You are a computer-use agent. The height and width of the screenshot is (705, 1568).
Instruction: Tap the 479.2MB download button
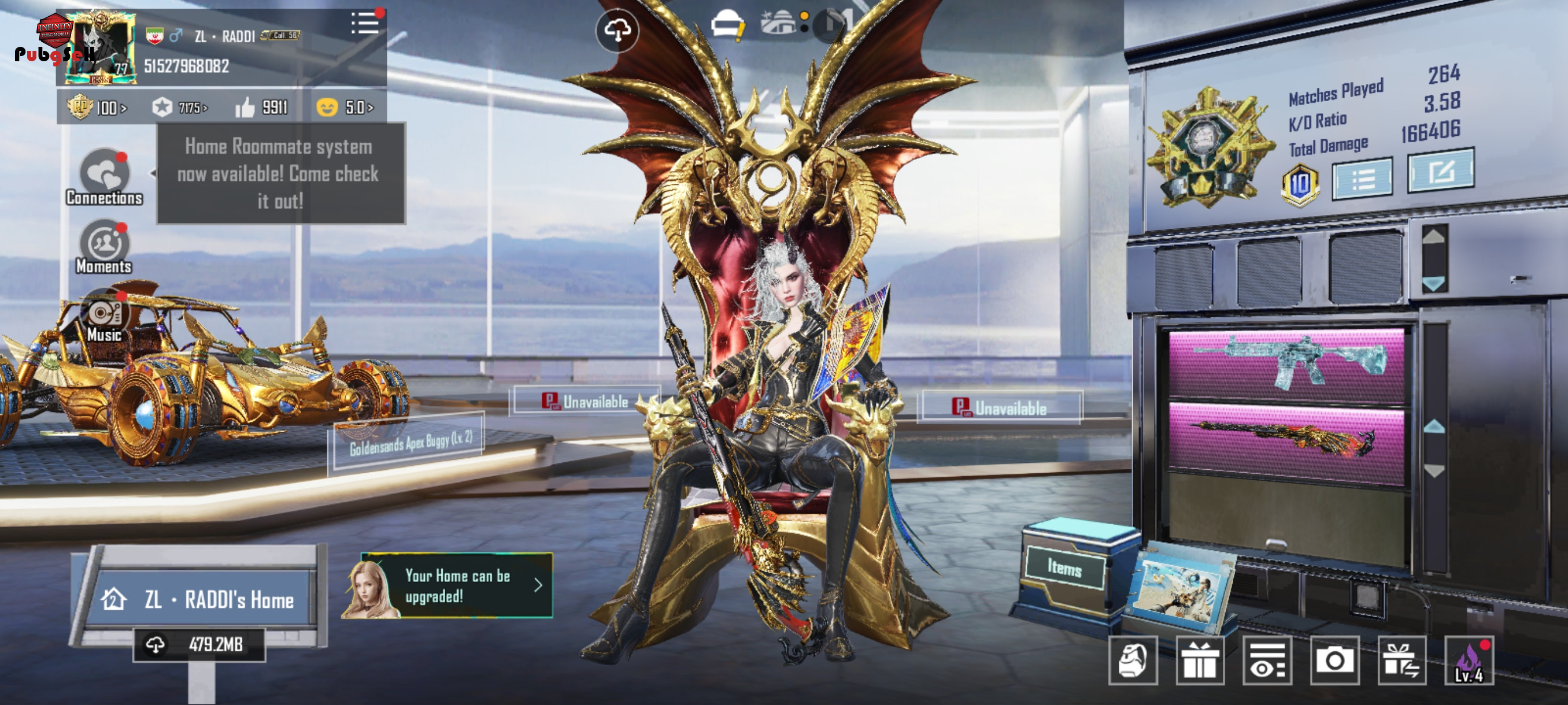tap(199, 644)
